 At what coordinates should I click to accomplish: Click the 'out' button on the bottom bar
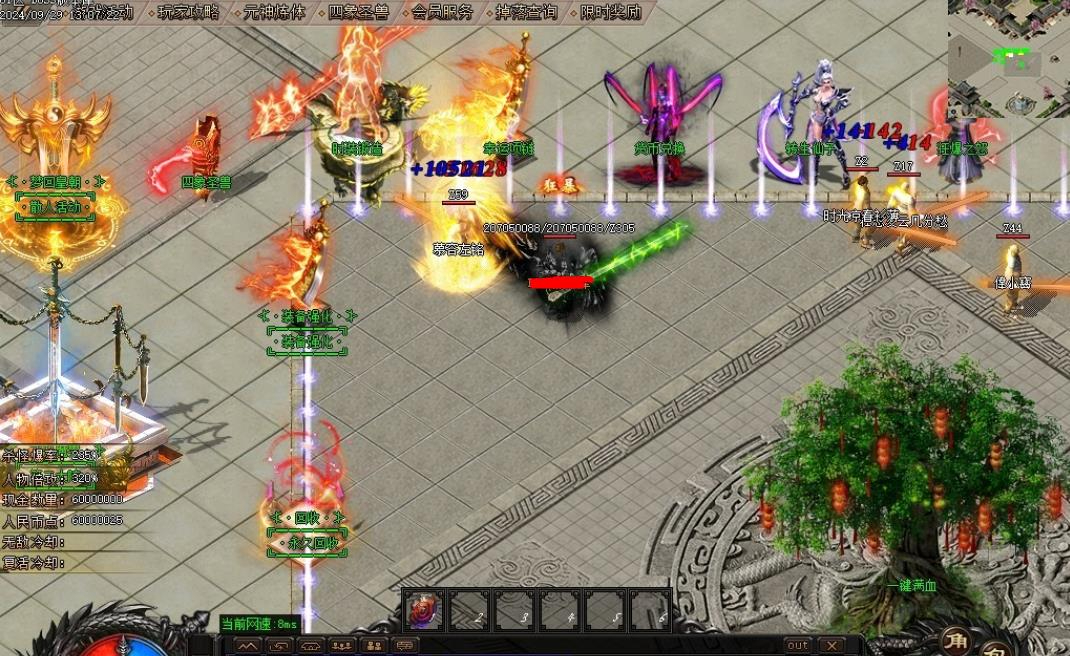click(x=797, y=645)
